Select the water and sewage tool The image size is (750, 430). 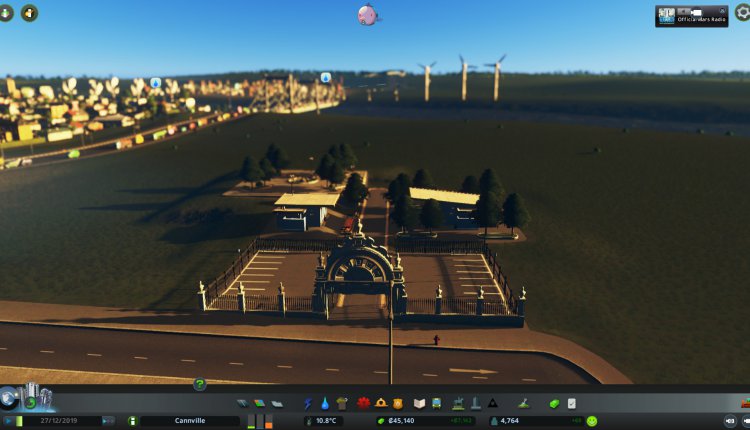(325, 403)
